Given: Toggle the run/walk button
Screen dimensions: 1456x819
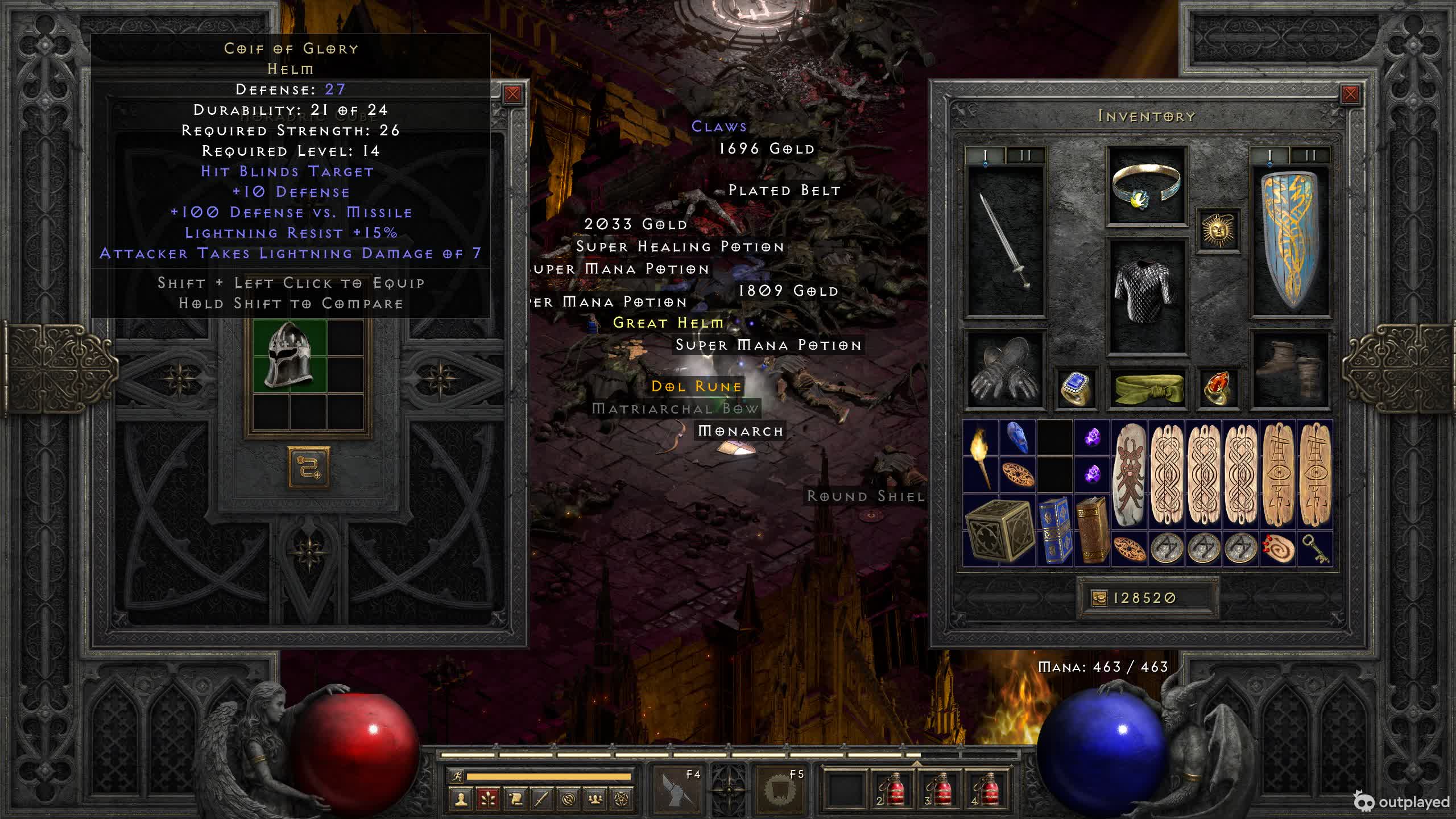Looking at the screenshot, I should (x=457, y=776).
